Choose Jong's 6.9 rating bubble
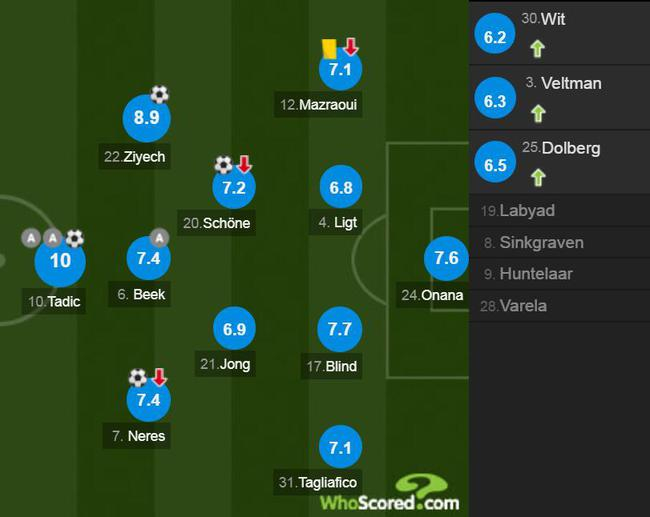This screenshot has height=517, width=650. (234, 328)
